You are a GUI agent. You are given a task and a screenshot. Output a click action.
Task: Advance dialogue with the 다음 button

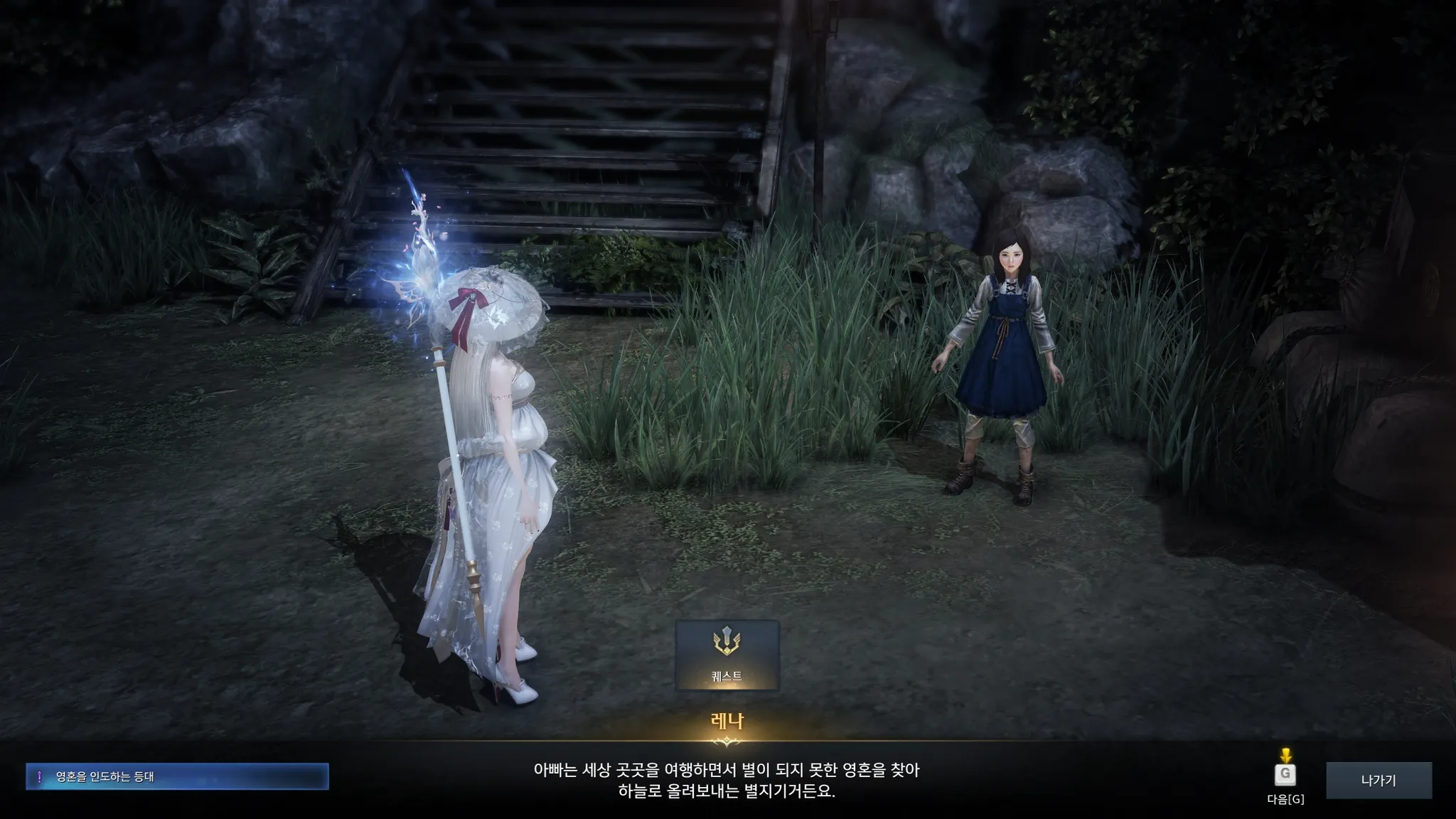click(x=1285, y=774)
